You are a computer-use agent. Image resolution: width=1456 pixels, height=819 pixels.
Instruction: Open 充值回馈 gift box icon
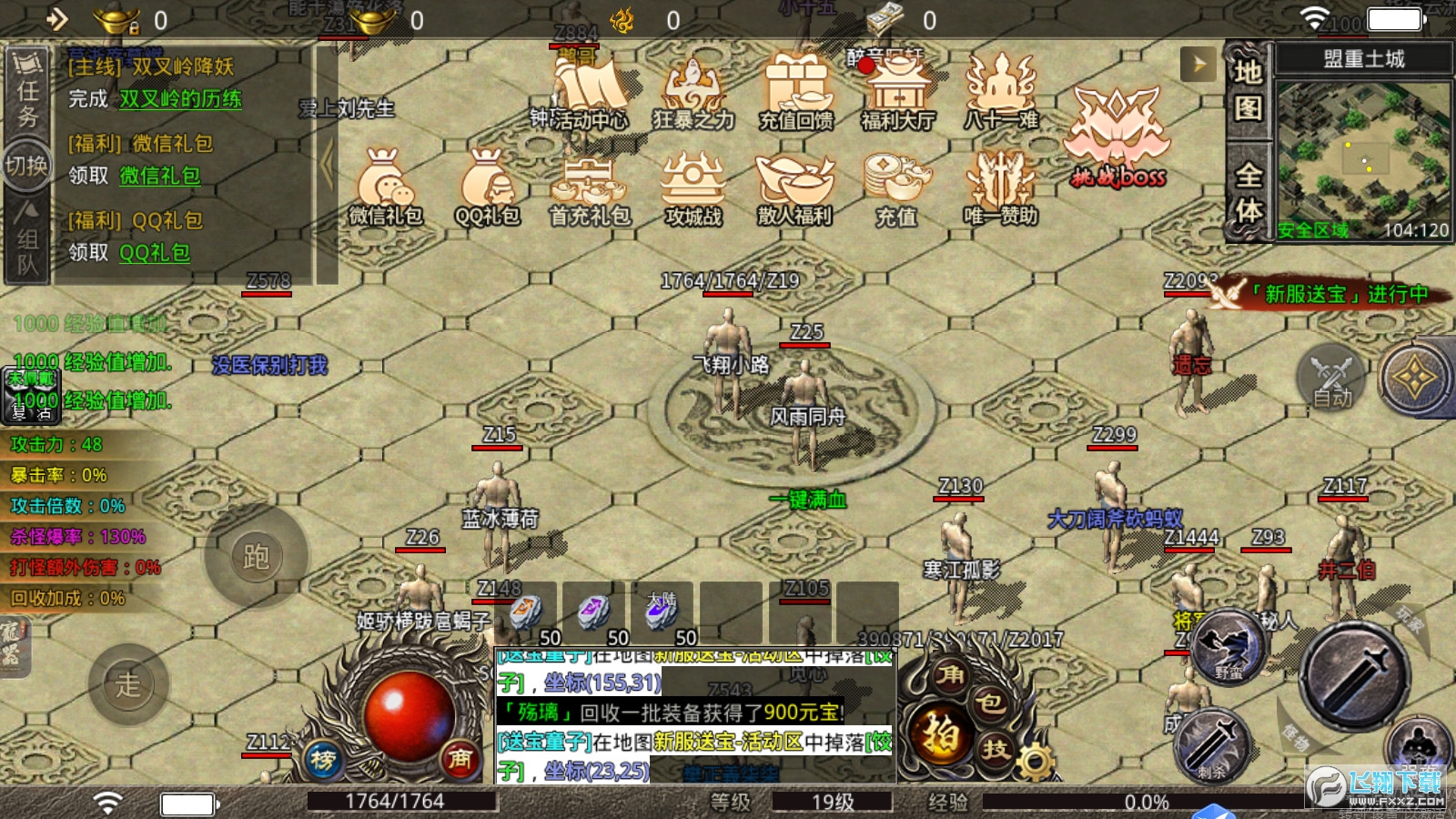pos(796,93)
